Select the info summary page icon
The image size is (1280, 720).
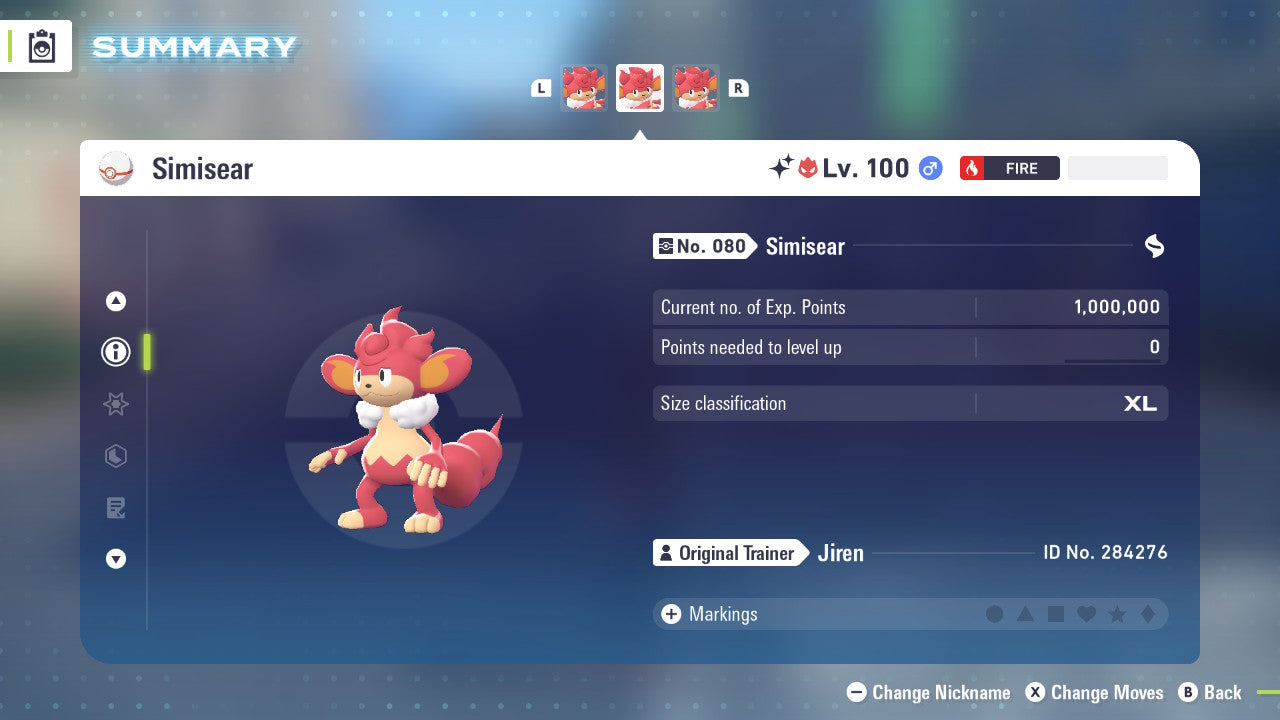pos(115,352)
